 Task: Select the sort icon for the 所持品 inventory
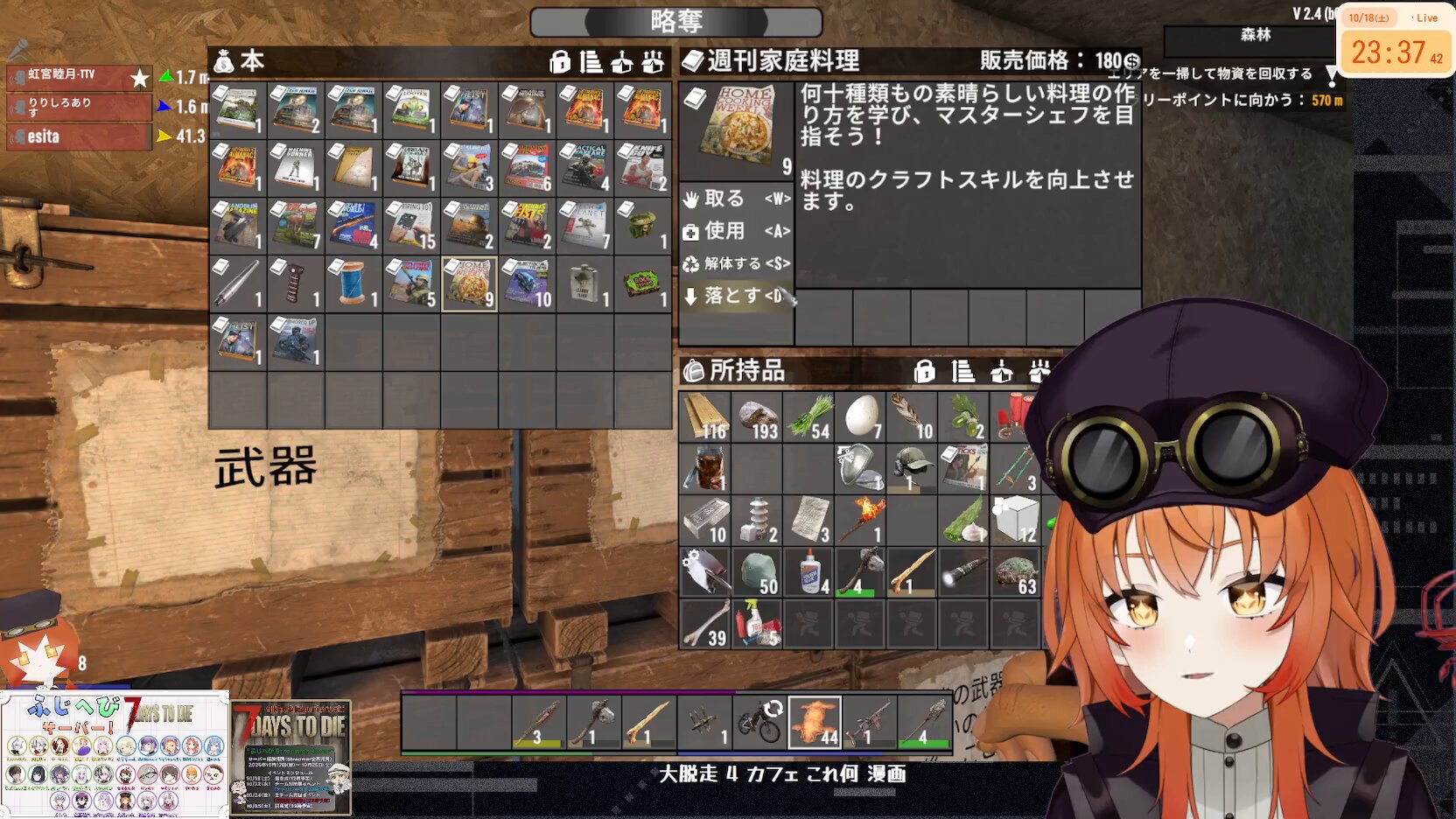pyautogui.click(x=962, y=371)
